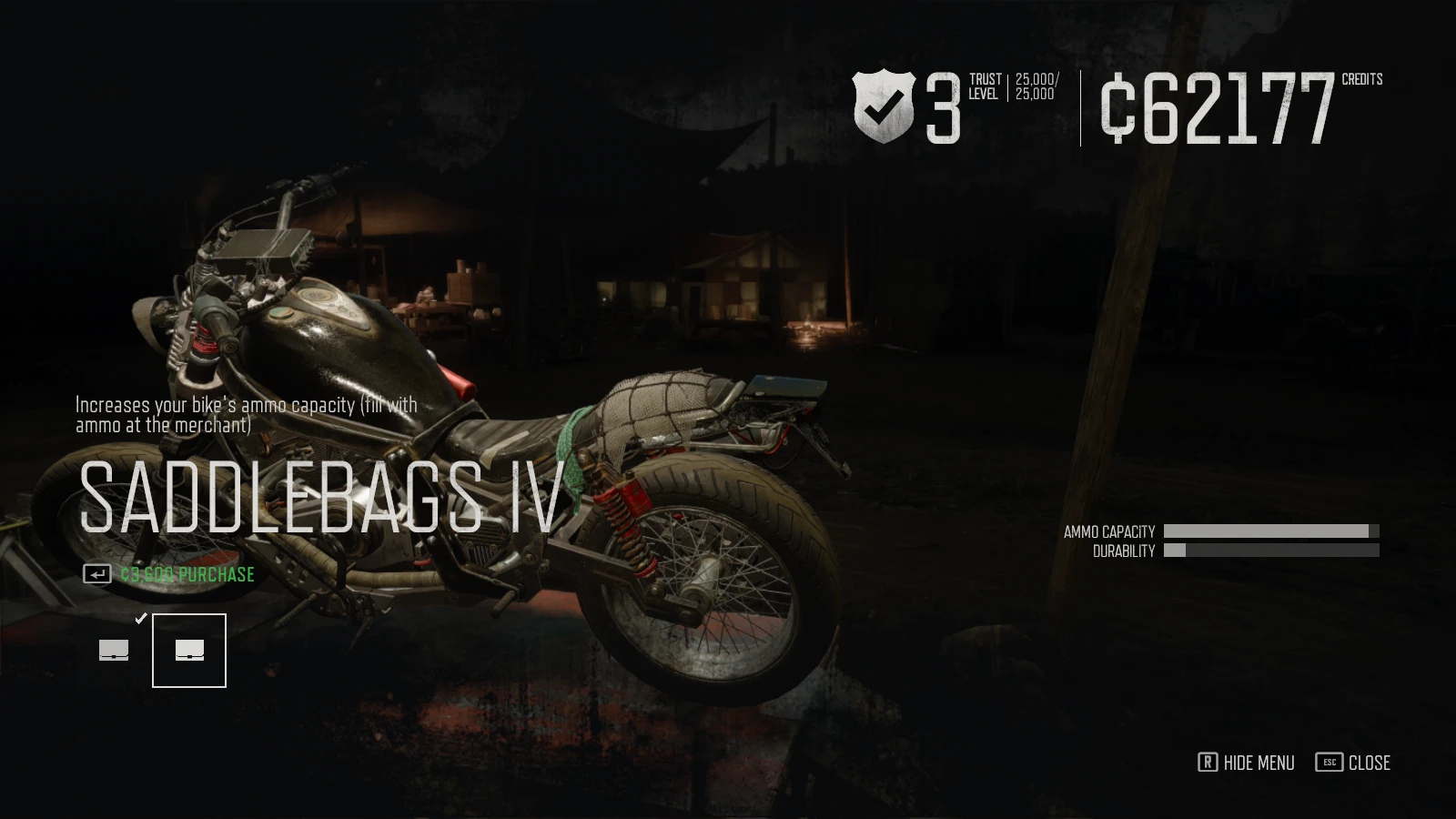Viewport: 1456px width, 819px height.
Task: Click the Enter key icon beside Purchase
Action: (96, 574)
